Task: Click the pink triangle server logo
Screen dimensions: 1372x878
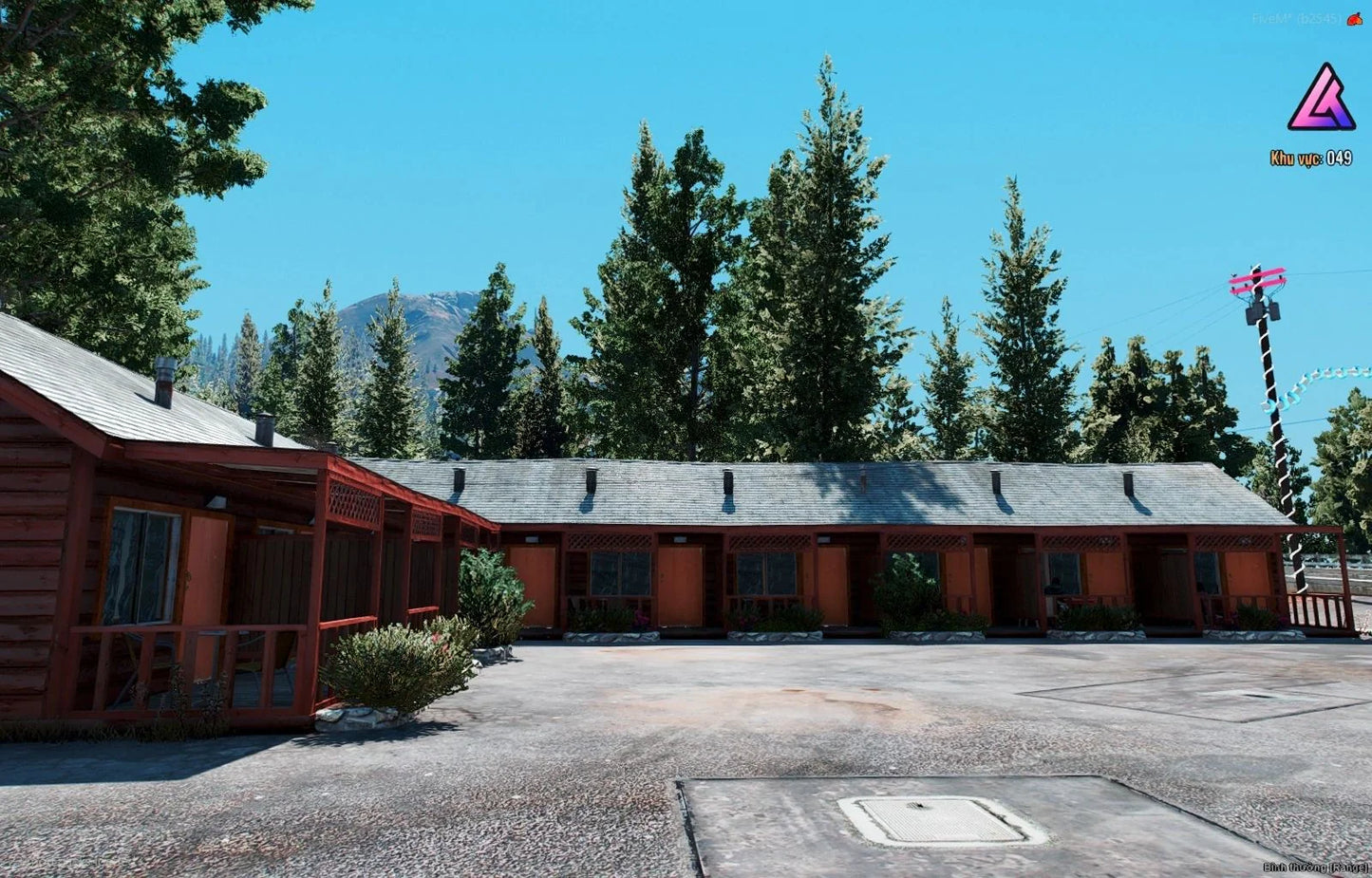Action: [1321, 99]
